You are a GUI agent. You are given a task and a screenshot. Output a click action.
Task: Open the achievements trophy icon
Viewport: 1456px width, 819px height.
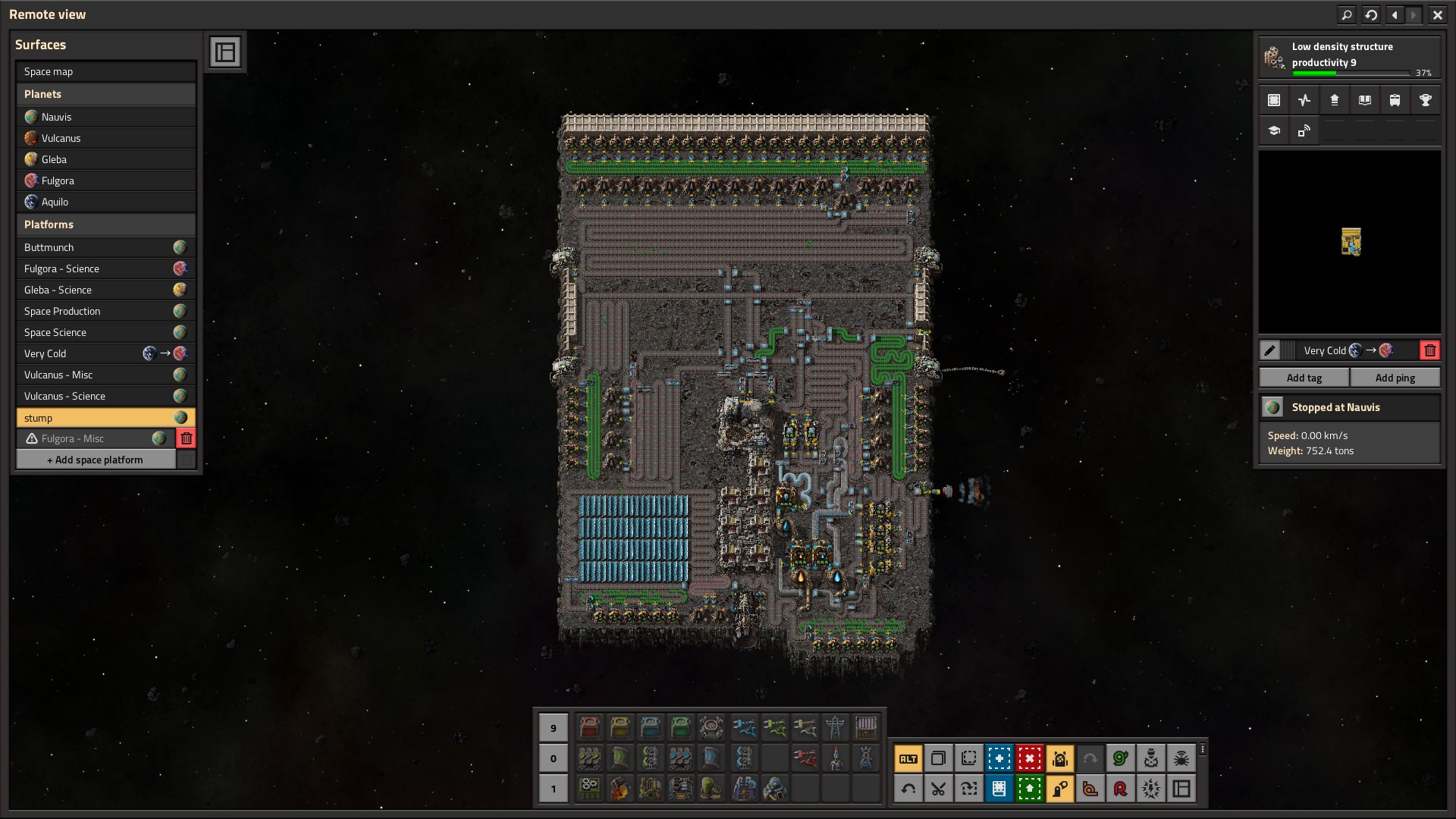1425,100
